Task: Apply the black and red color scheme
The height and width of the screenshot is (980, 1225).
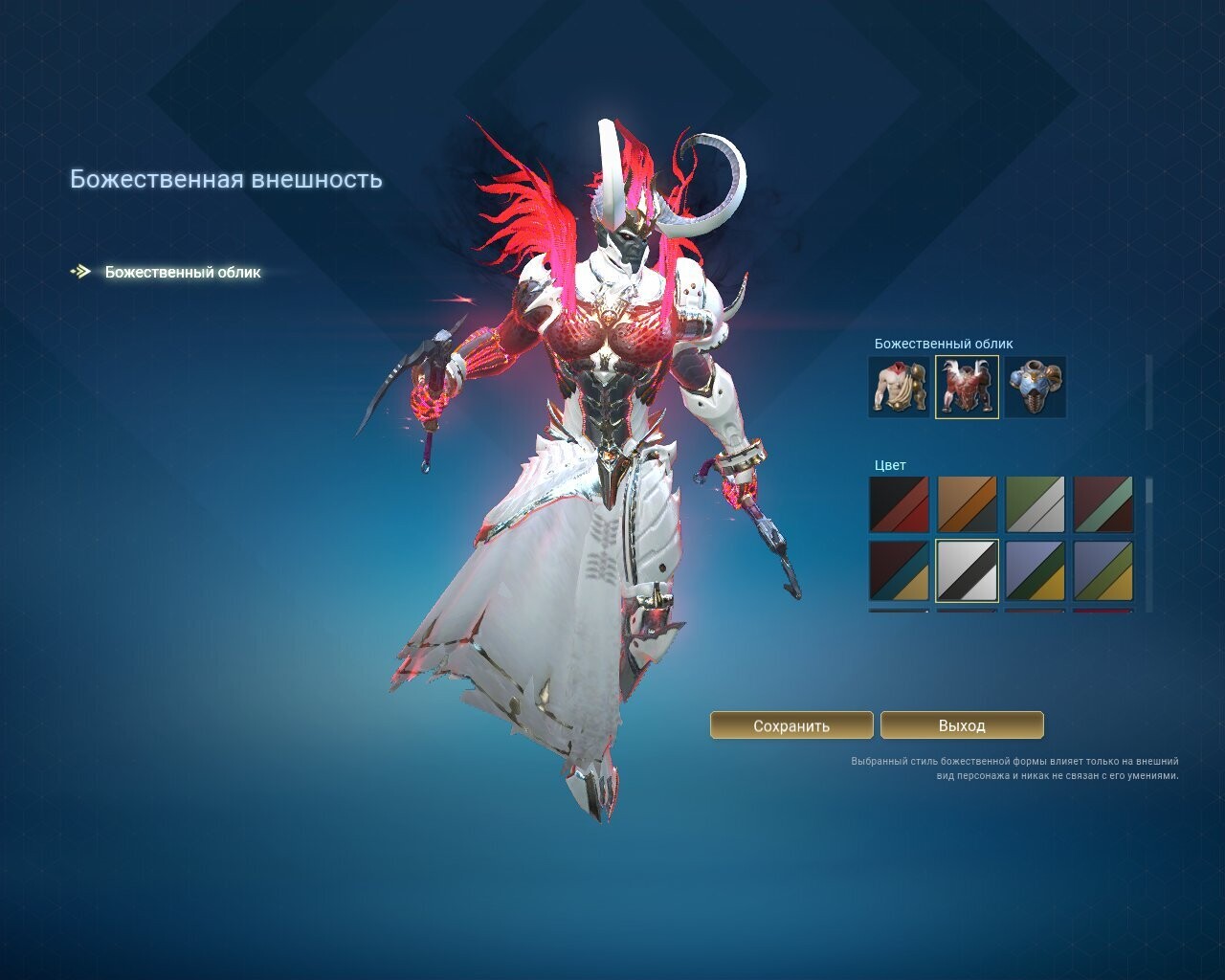Action: tap(899, 504)
